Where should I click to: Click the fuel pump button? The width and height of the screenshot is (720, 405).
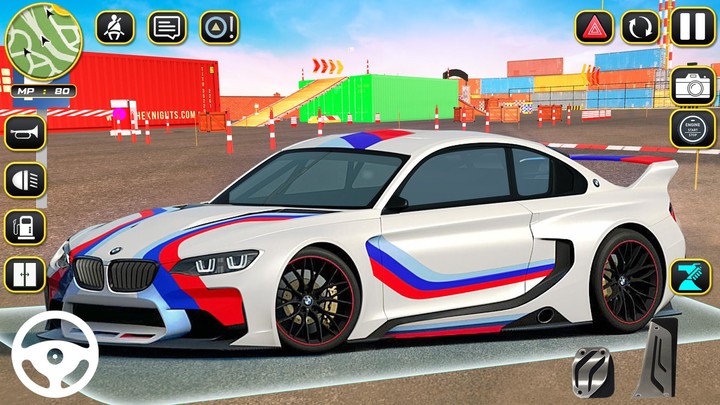[25, 227]
